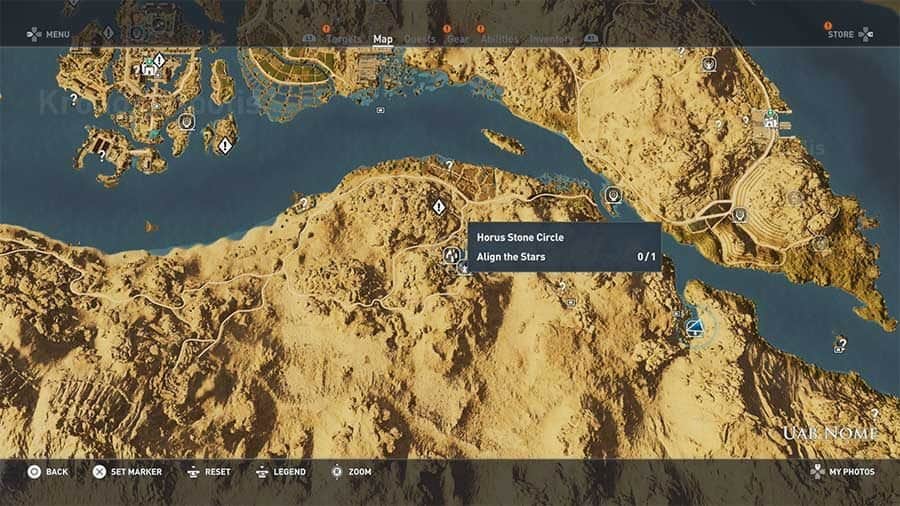Viewport: 900px width, 506px height.
Task: Click the blue player position arrow marker
Action: coord(694,327)
